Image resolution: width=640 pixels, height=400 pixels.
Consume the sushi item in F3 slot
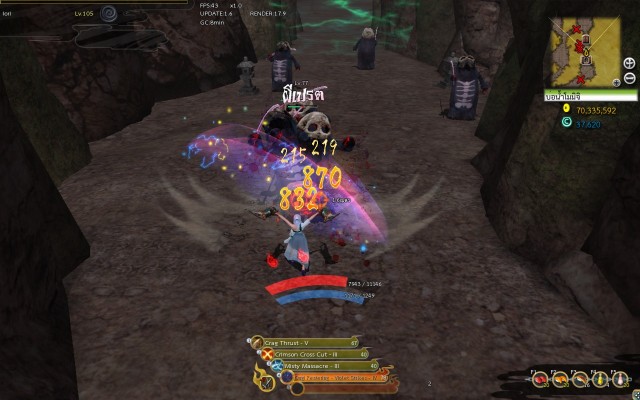tap(580, 379)
